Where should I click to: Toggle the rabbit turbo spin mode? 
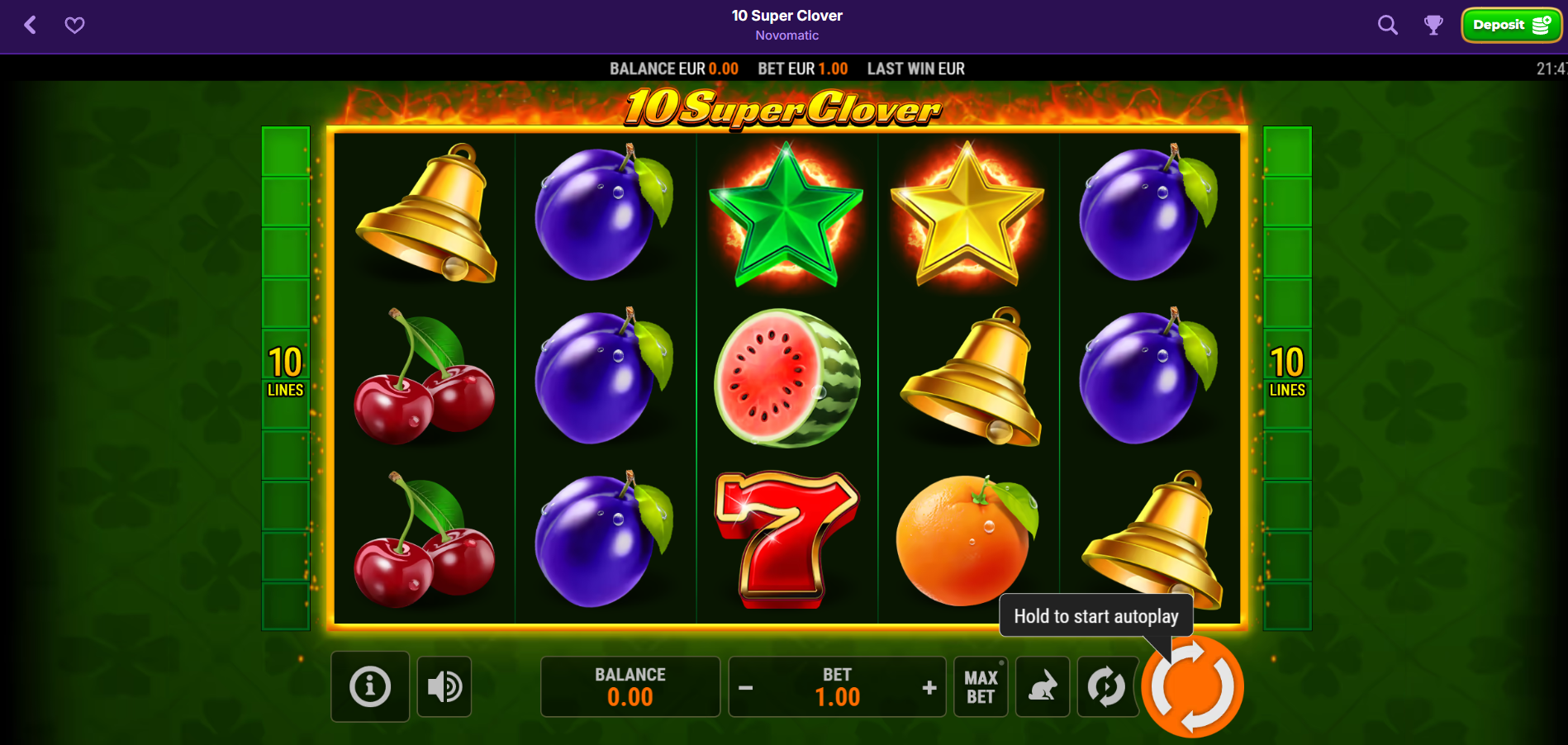[x=1043, y=686]
